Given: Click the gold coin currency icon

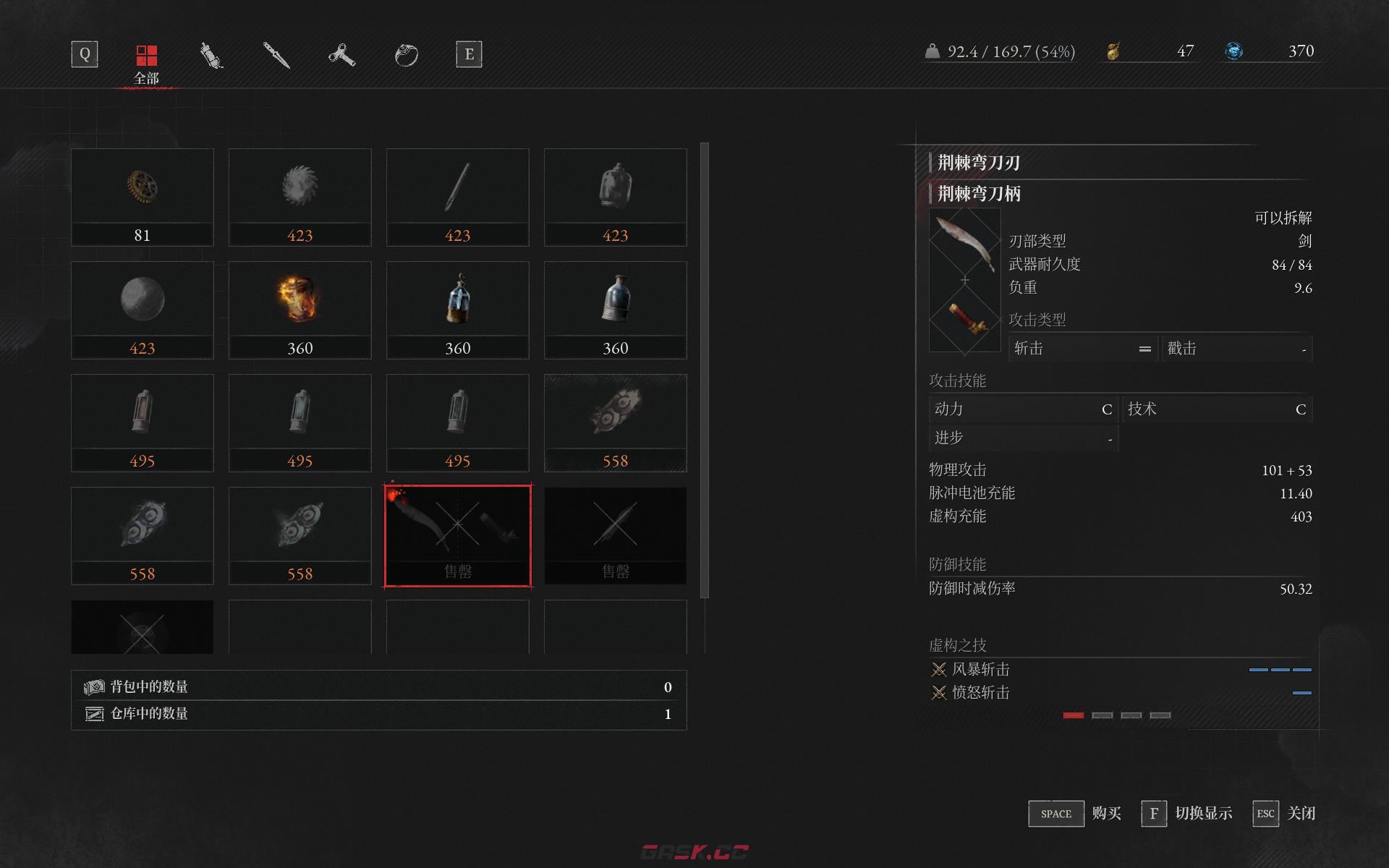Looking at the screenshot, I should click(x=1113, y=51).
